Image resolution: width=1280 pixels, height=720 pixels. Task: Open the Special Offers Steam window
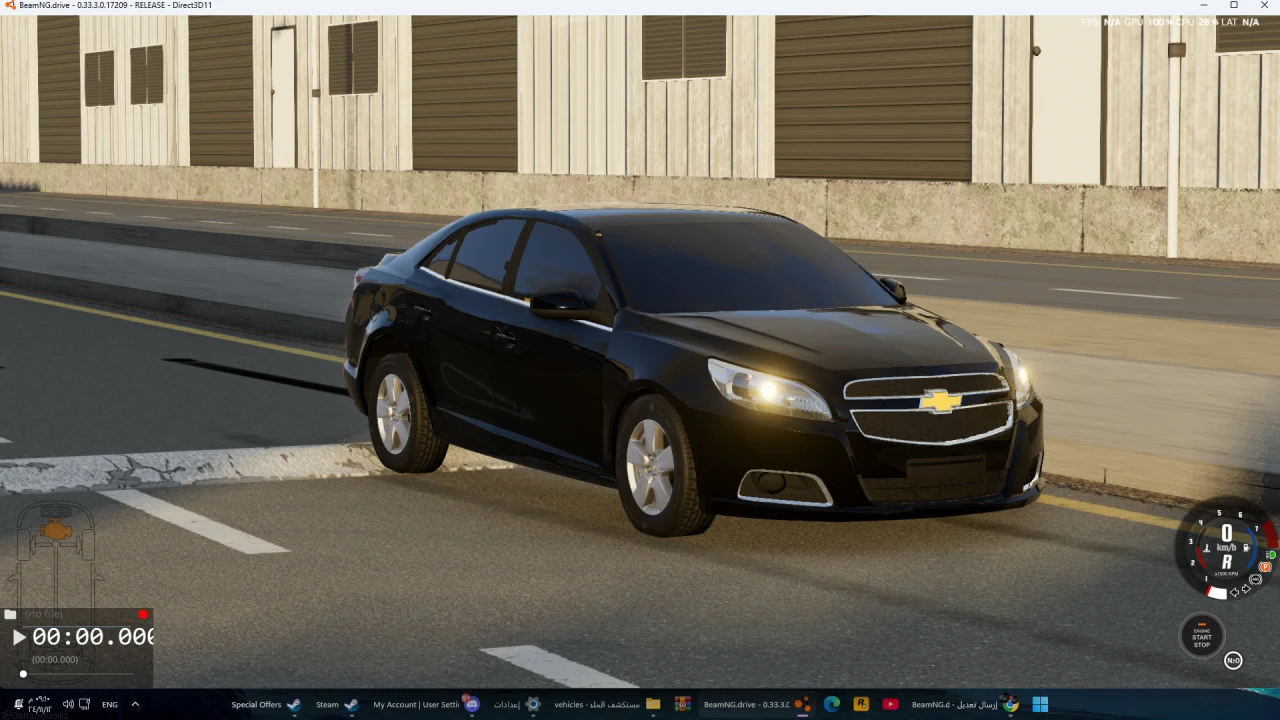[257, 704]
